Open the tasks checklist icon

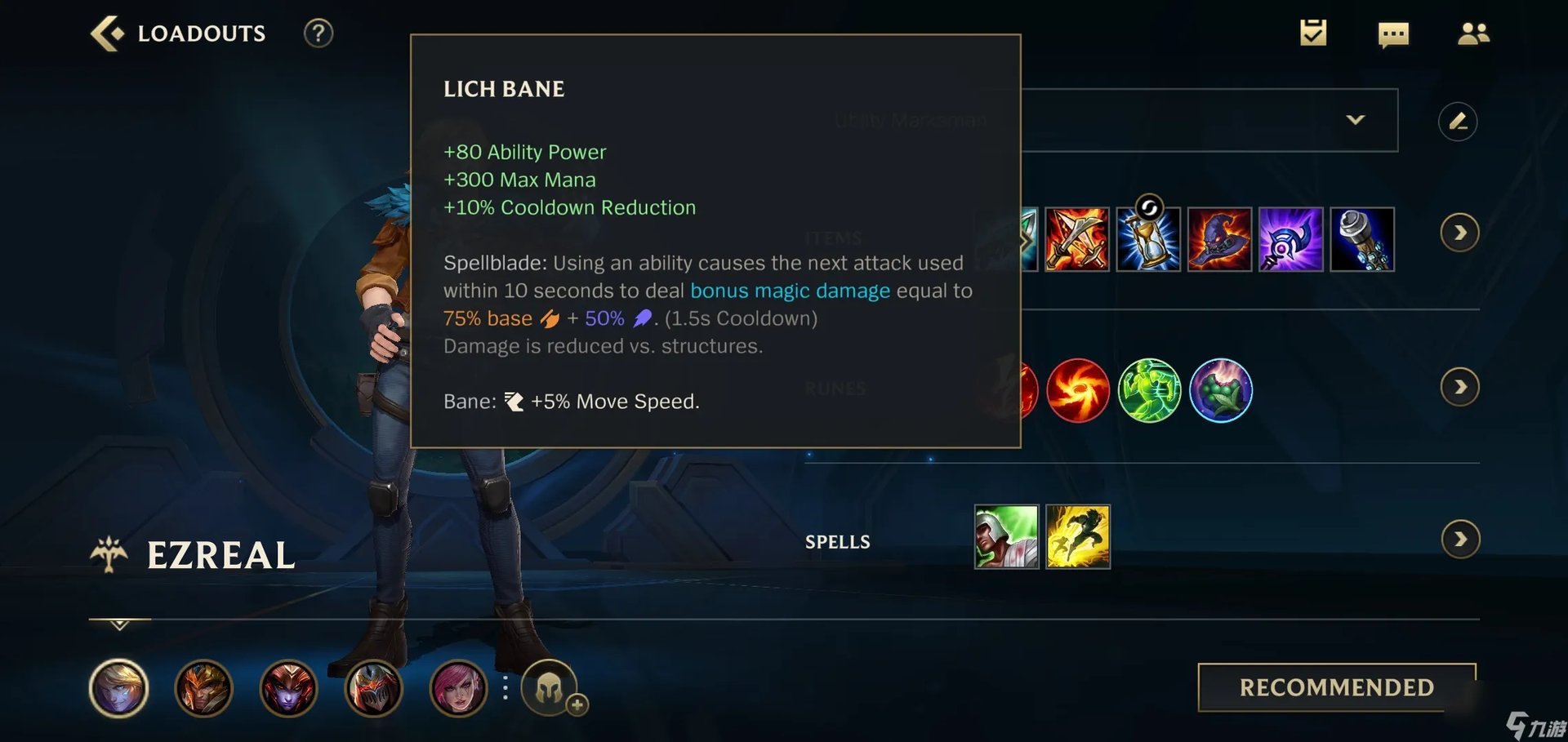click(1313, 33)
